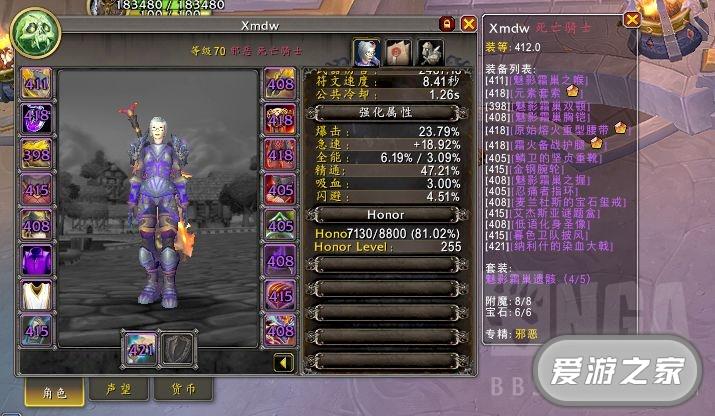Close the equipment list side panel
The width and height of the screenshot is (715, 416).
(x=632, y=20)
